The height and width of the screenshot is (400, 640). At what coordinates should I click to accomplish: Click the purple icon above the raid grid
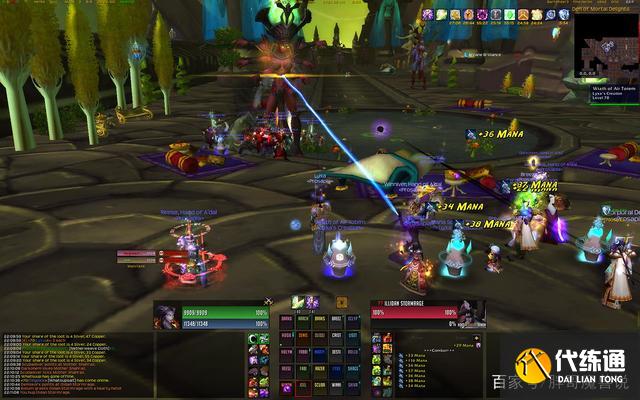coord(312,302)
